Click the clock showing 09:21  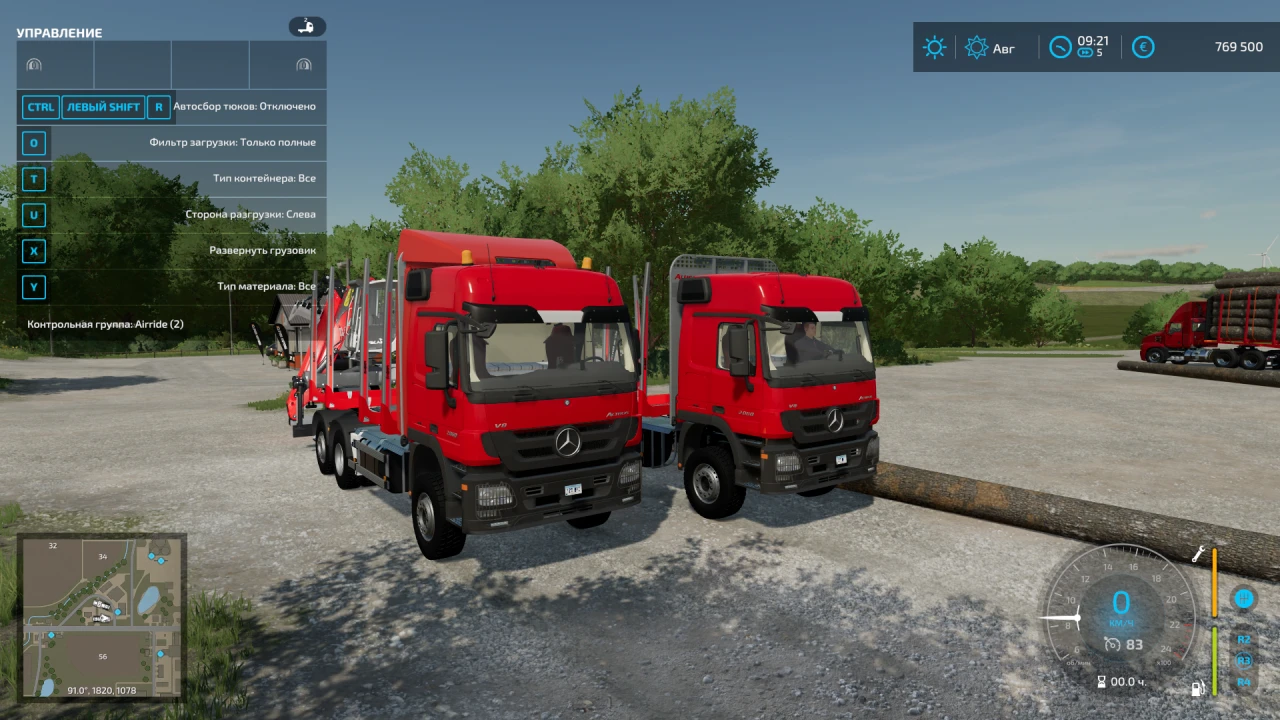pyautogui.click(x=1077, y=47)
